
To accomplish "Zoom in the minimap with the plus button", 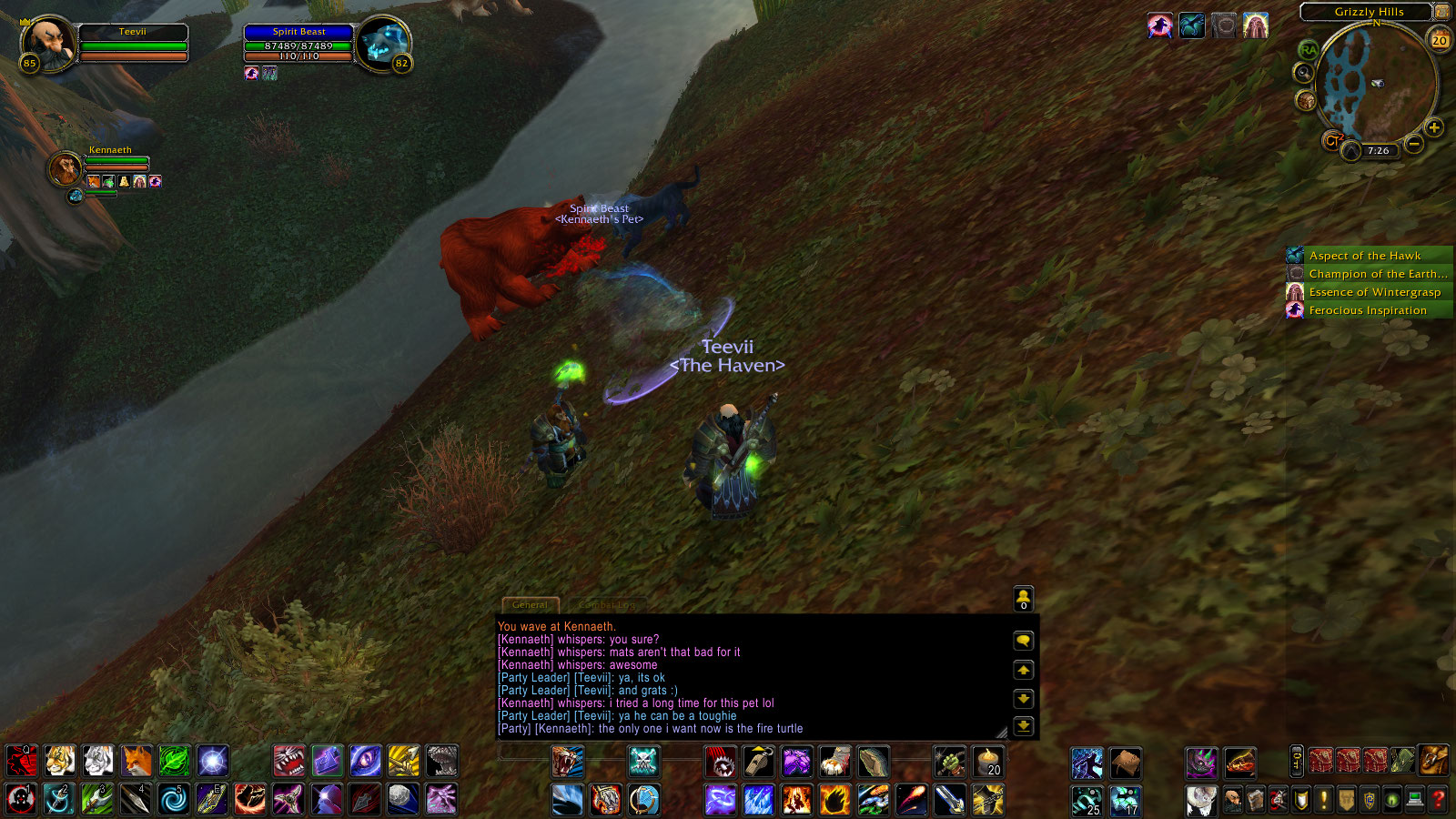I will (1434, 127).
